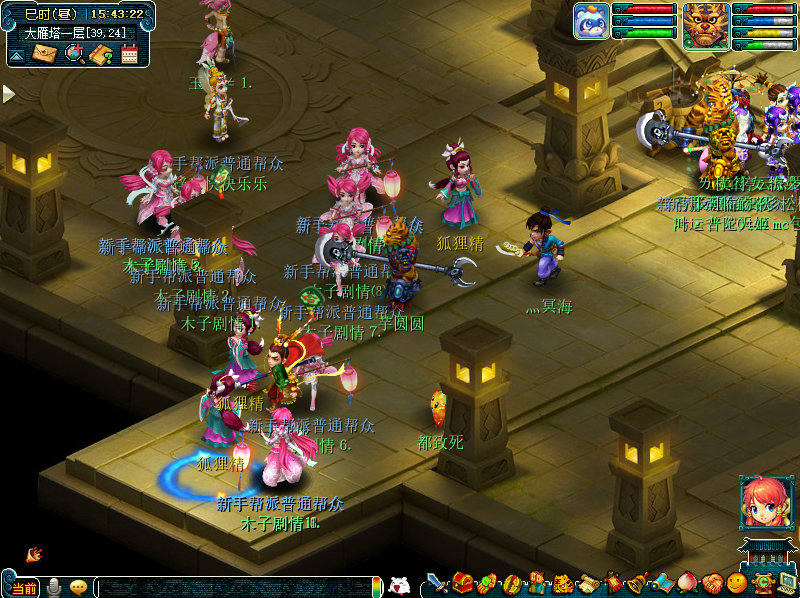Open the guide book with question mark
Viewport: 800px width, 598px height.
[100, 54]
